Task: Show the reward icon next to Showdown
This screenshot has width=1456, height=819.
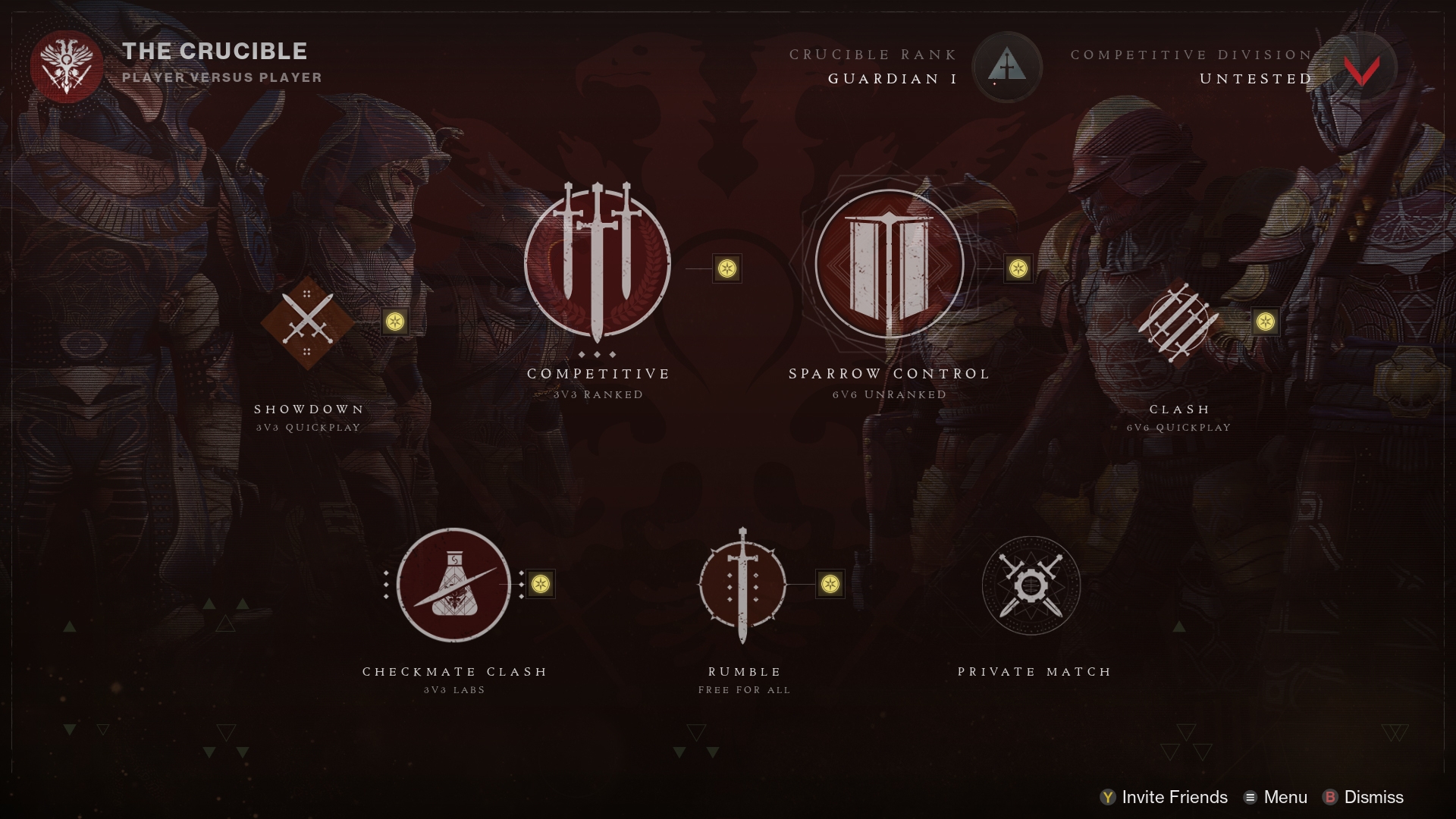Action: (394, 322)
